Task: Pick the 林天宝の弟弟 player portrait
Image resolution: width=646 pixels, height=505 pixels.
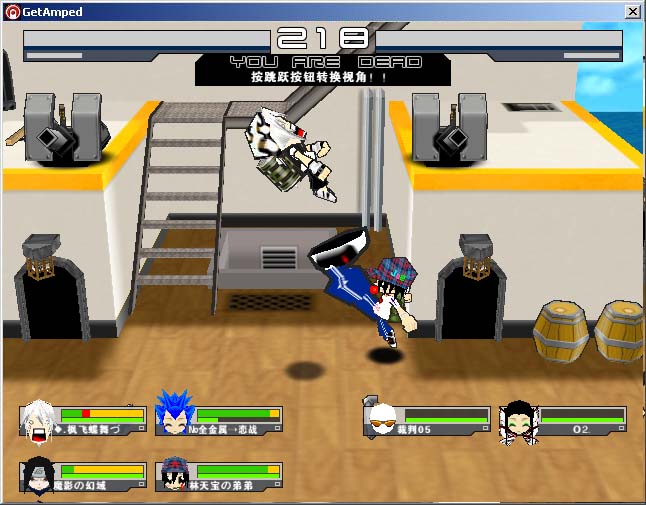Action: point(173,473)
